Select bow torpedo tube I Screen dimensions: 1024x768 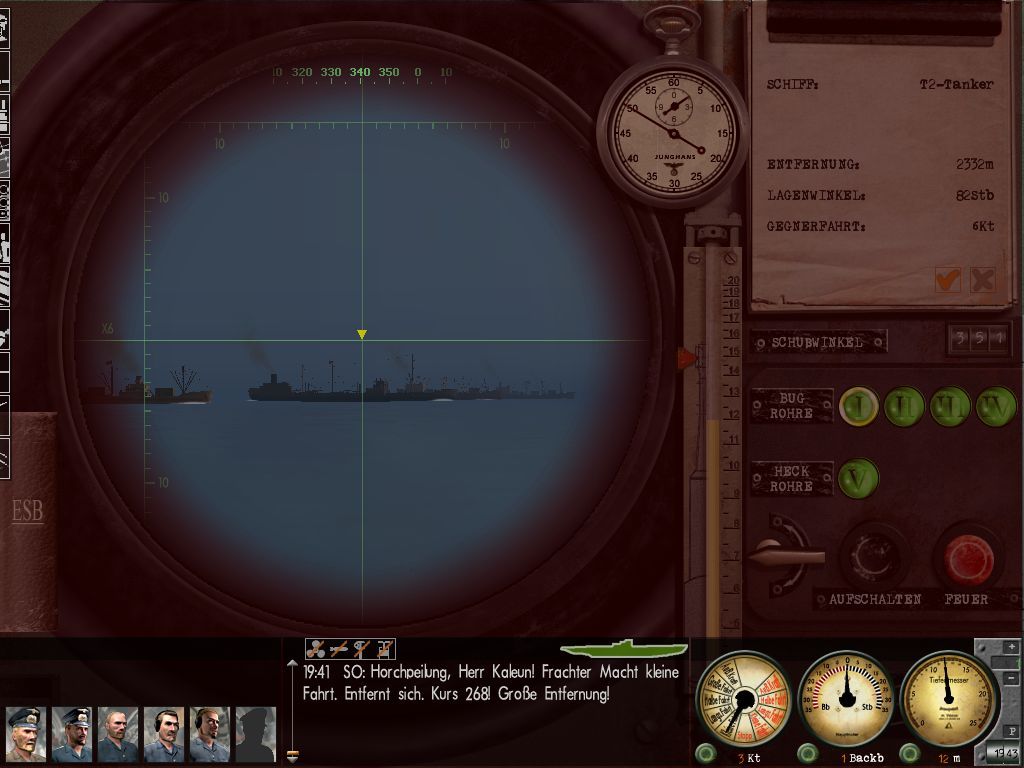tap(858, 407)
